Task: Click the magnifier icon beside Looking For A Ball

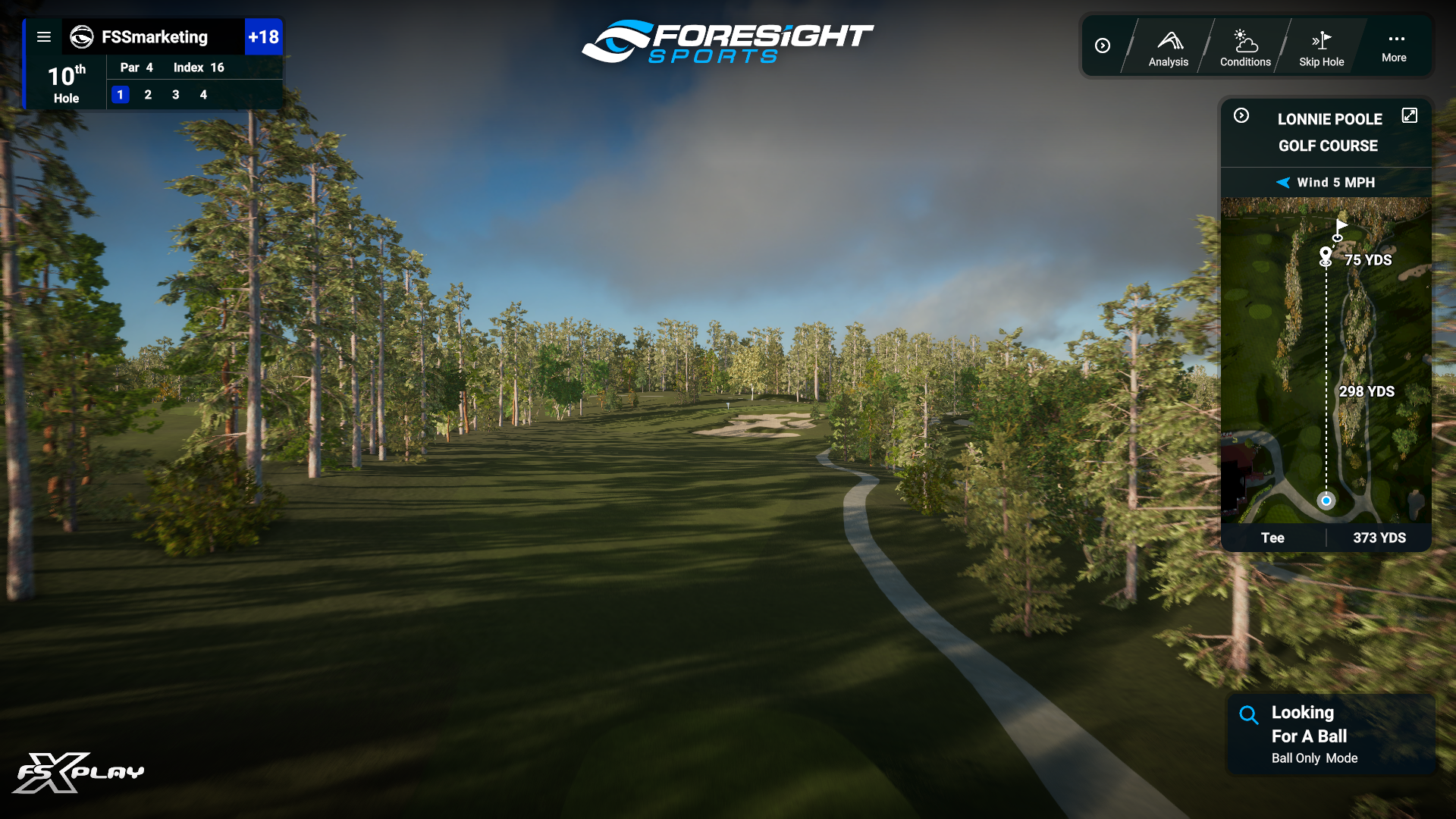Action: pyautogui.click(x=1248, y=714)
